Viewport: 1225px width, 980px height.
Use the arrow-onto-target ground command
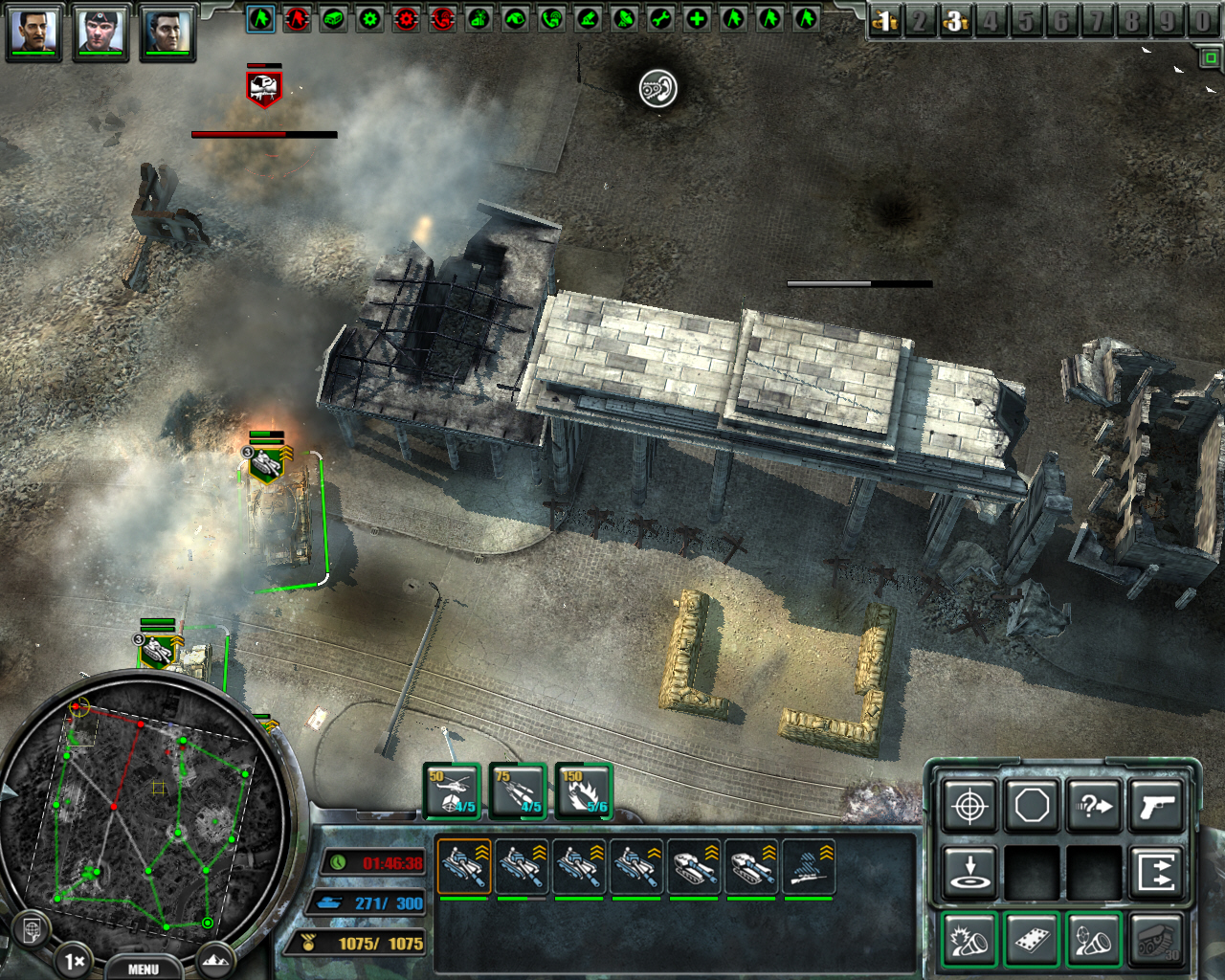click(x=969, y=872)
